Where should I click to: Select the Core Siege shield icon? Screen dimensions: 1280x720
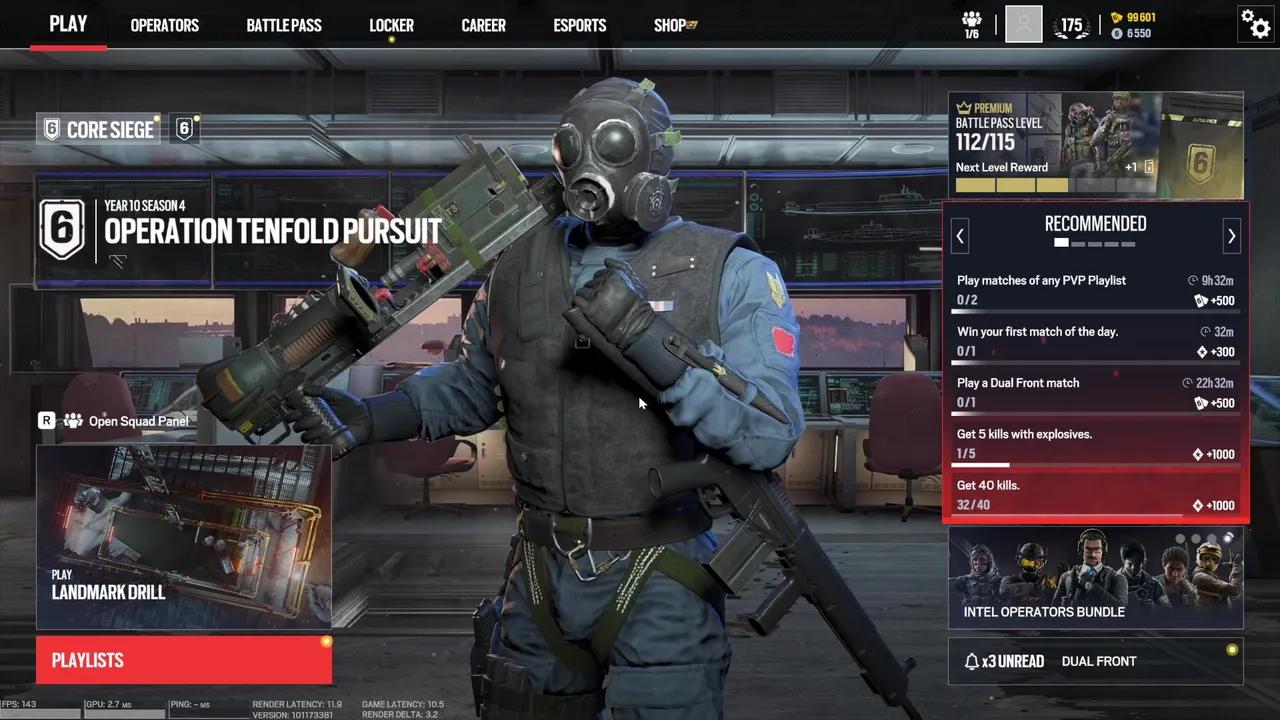tap(51, 128)
